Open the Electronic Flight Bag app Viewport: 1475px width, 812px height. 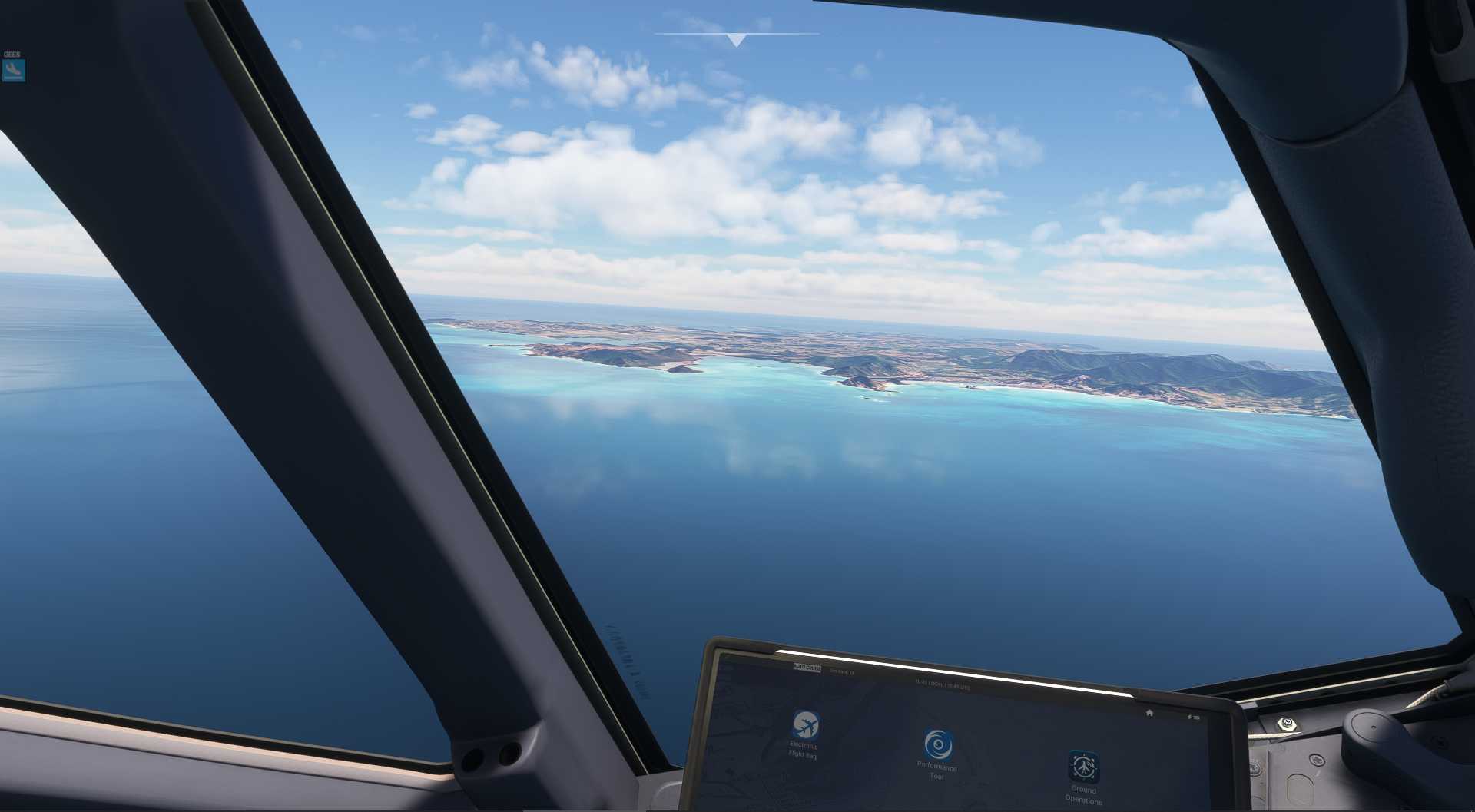pos(805,724)
